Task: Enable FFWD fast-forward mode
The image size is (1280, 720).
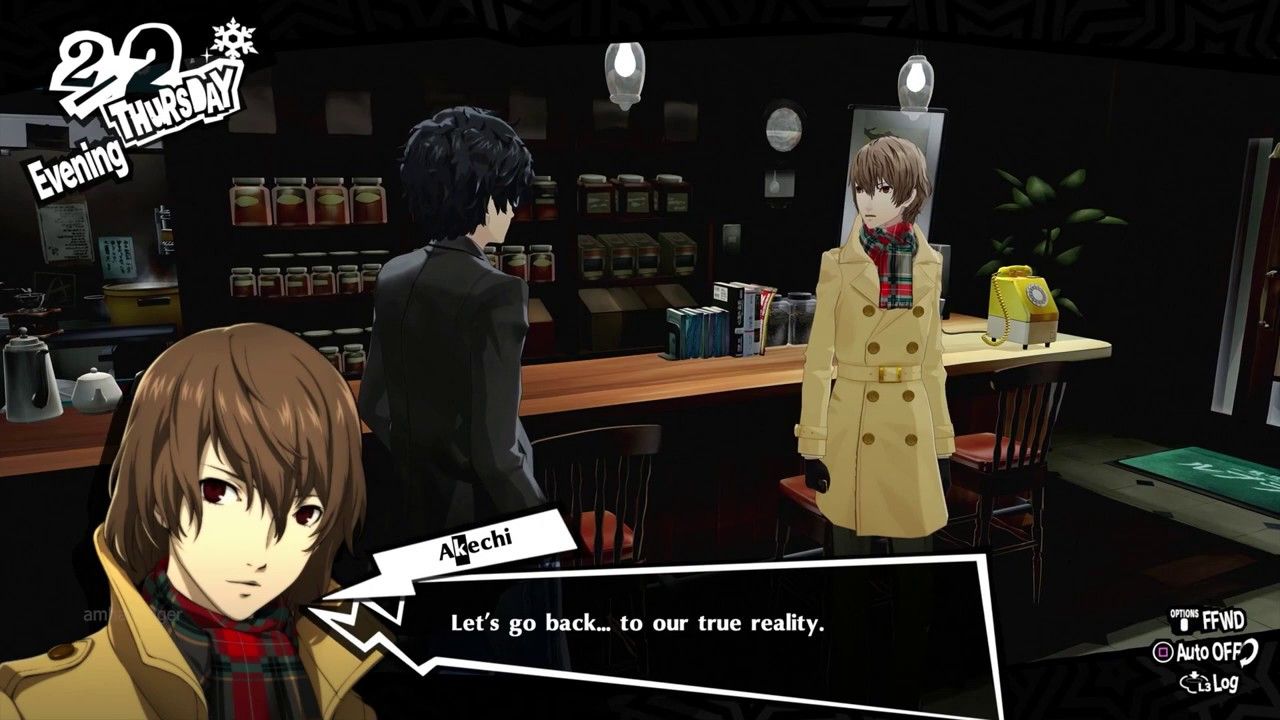Action: point(1225,620)
